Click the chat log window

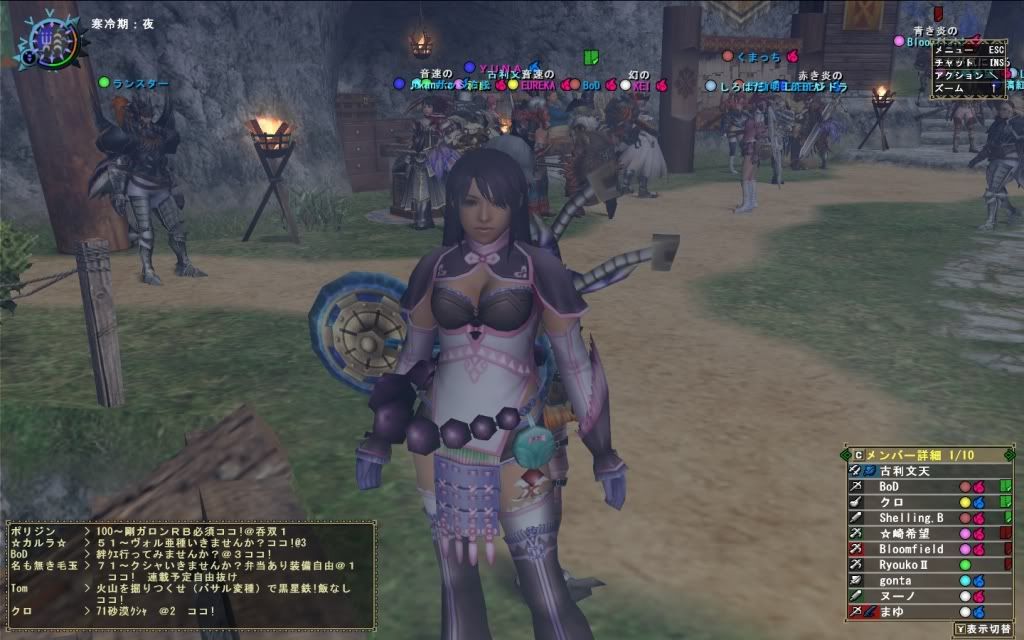189,573
